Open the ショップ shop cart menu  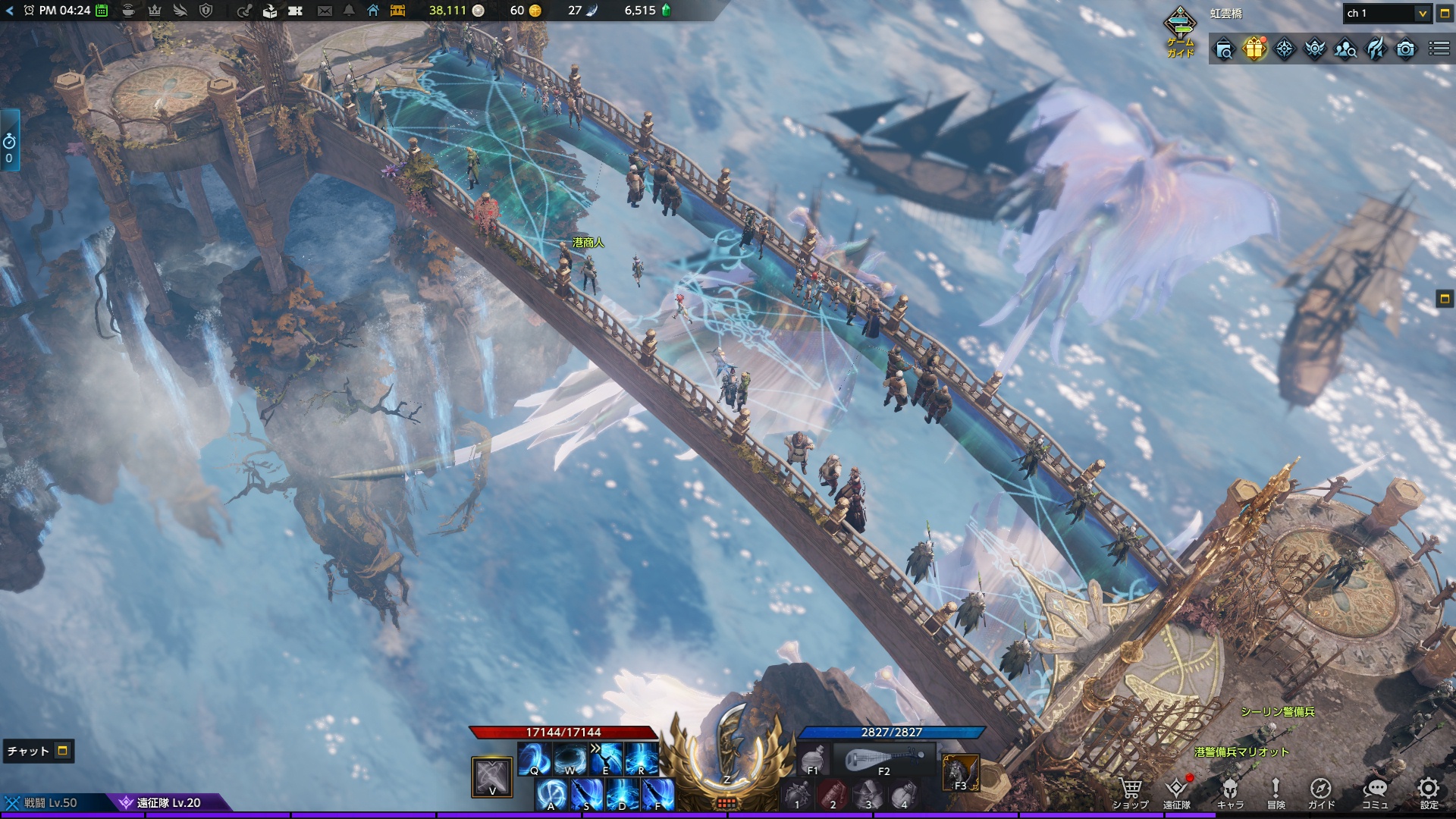(x=1130, y=793)
